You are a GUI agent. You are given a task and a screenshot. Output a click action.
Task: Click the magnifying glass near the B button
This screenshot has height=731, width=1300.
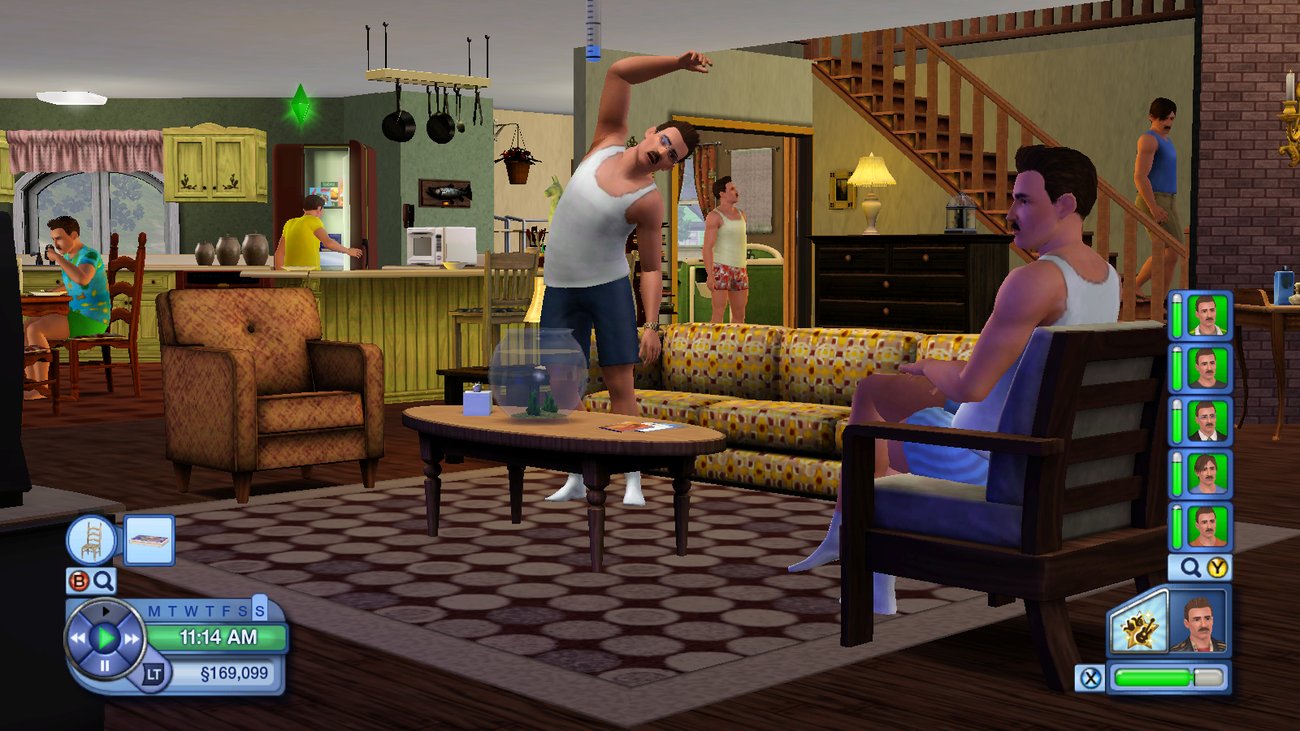coord(104,580)
